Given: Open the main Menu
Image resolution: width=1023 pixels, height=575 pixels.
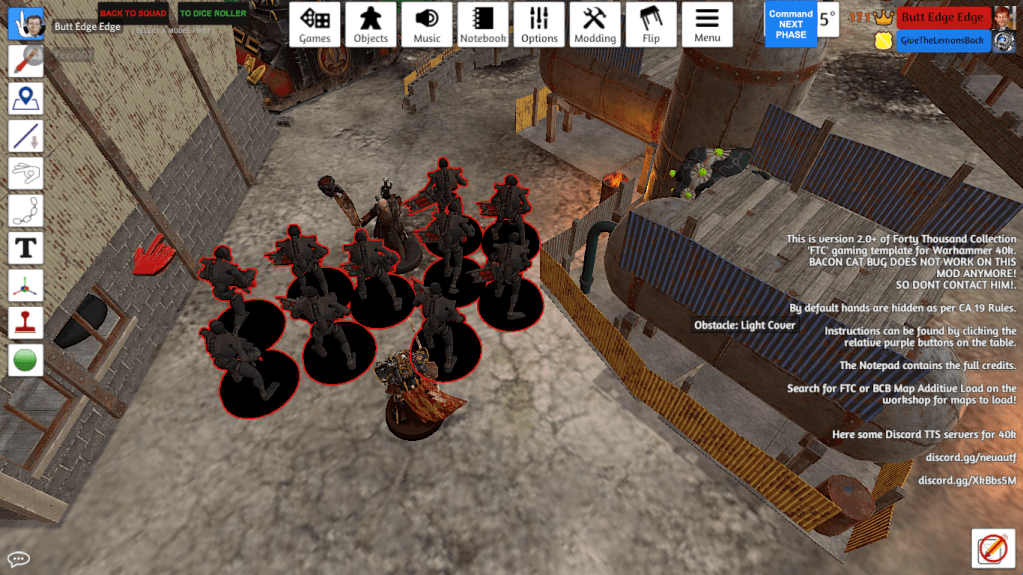Looking at the screenshot, I should click(x=707, y=24).
